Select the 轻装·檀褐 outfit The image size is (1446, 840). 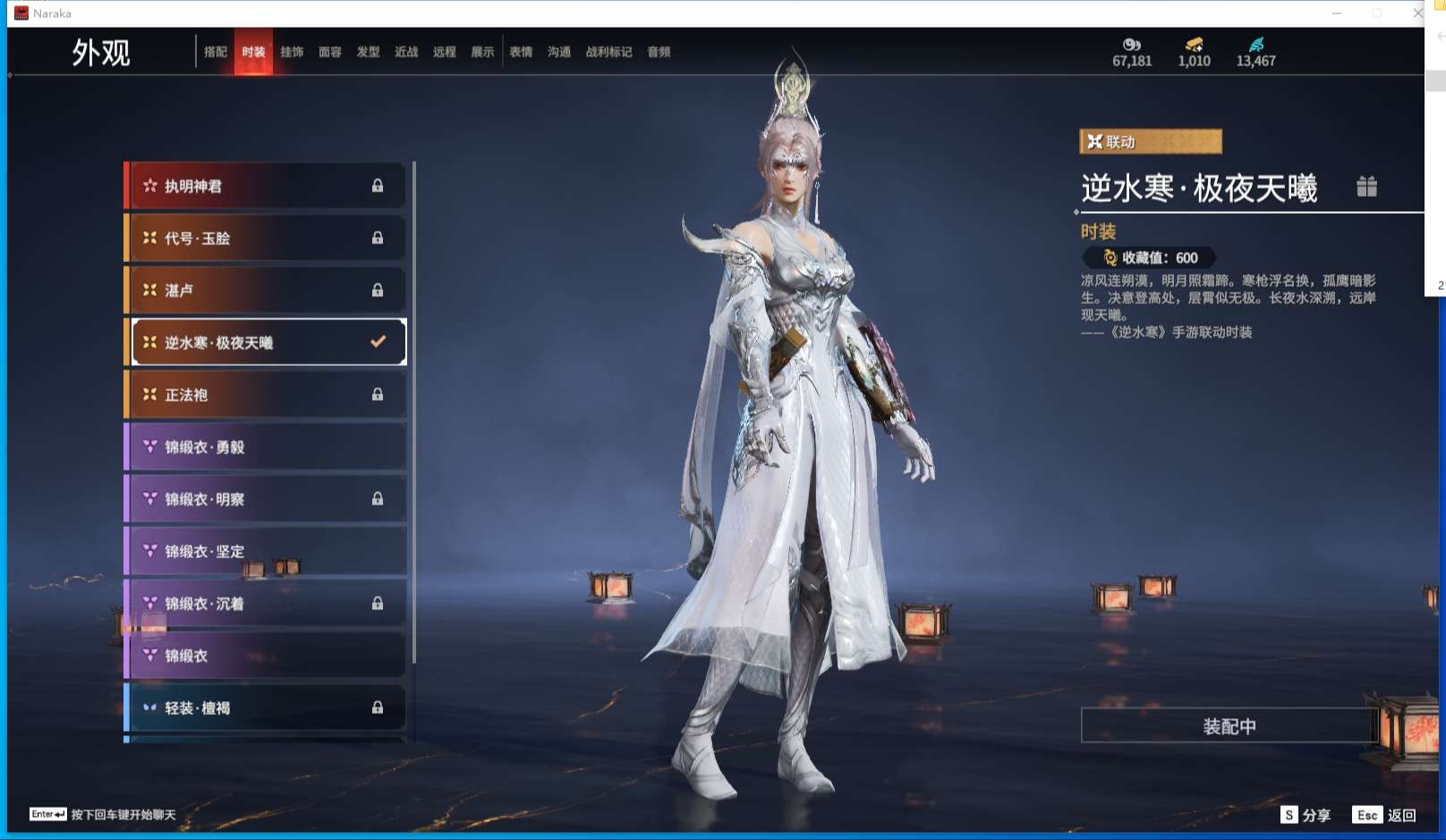coord(266,708)
